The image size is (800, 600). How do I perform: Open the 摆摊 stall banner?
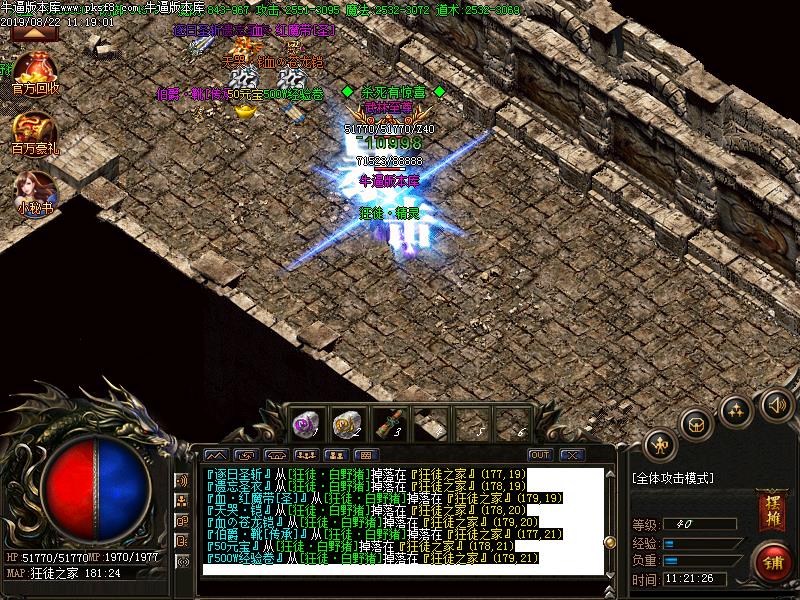point(770,510)
